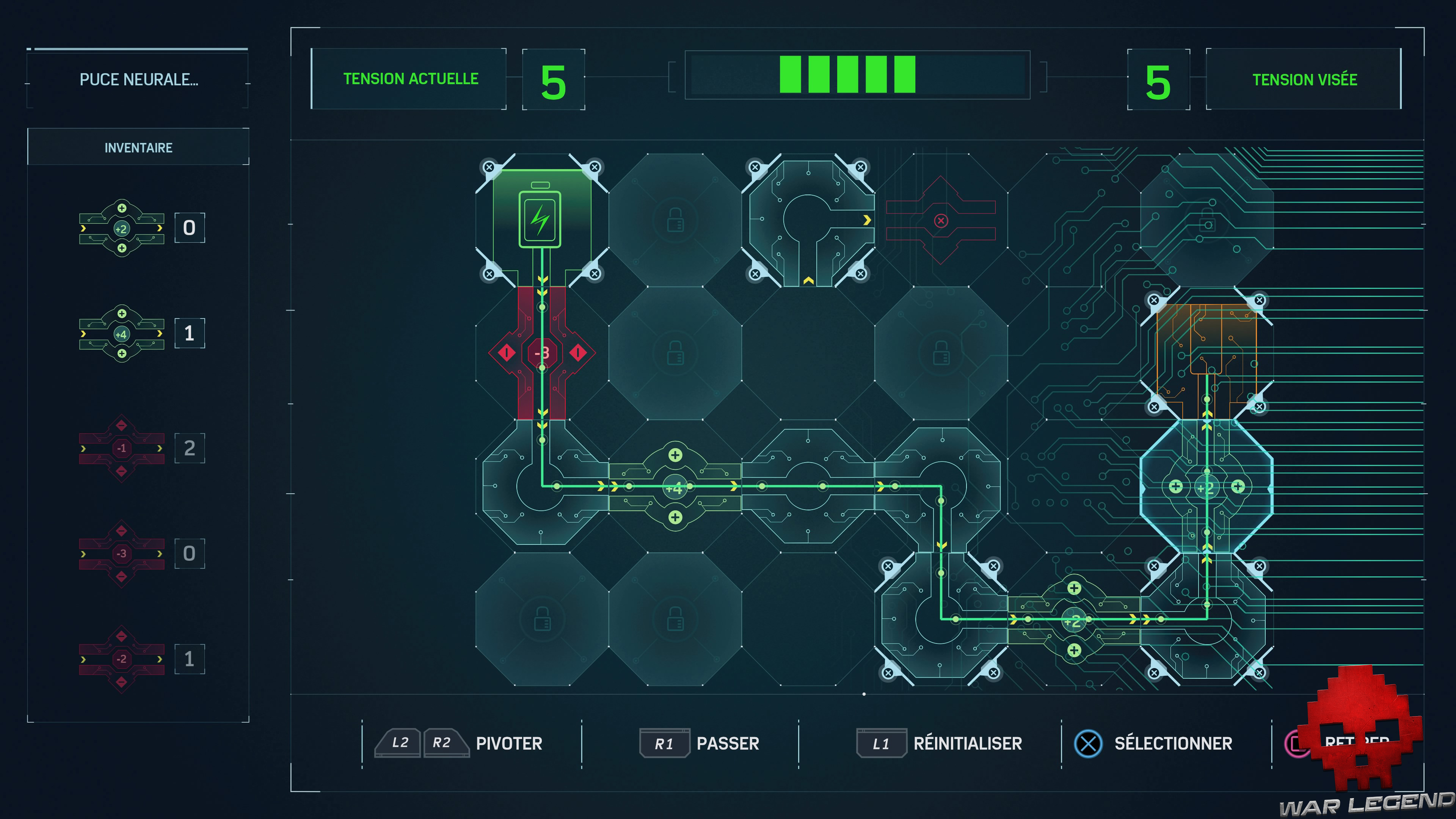Select the -2 chip at the inventory bottom
Image resolution: width=1456 pixels, height=819 pixels.
pos(121,659)
